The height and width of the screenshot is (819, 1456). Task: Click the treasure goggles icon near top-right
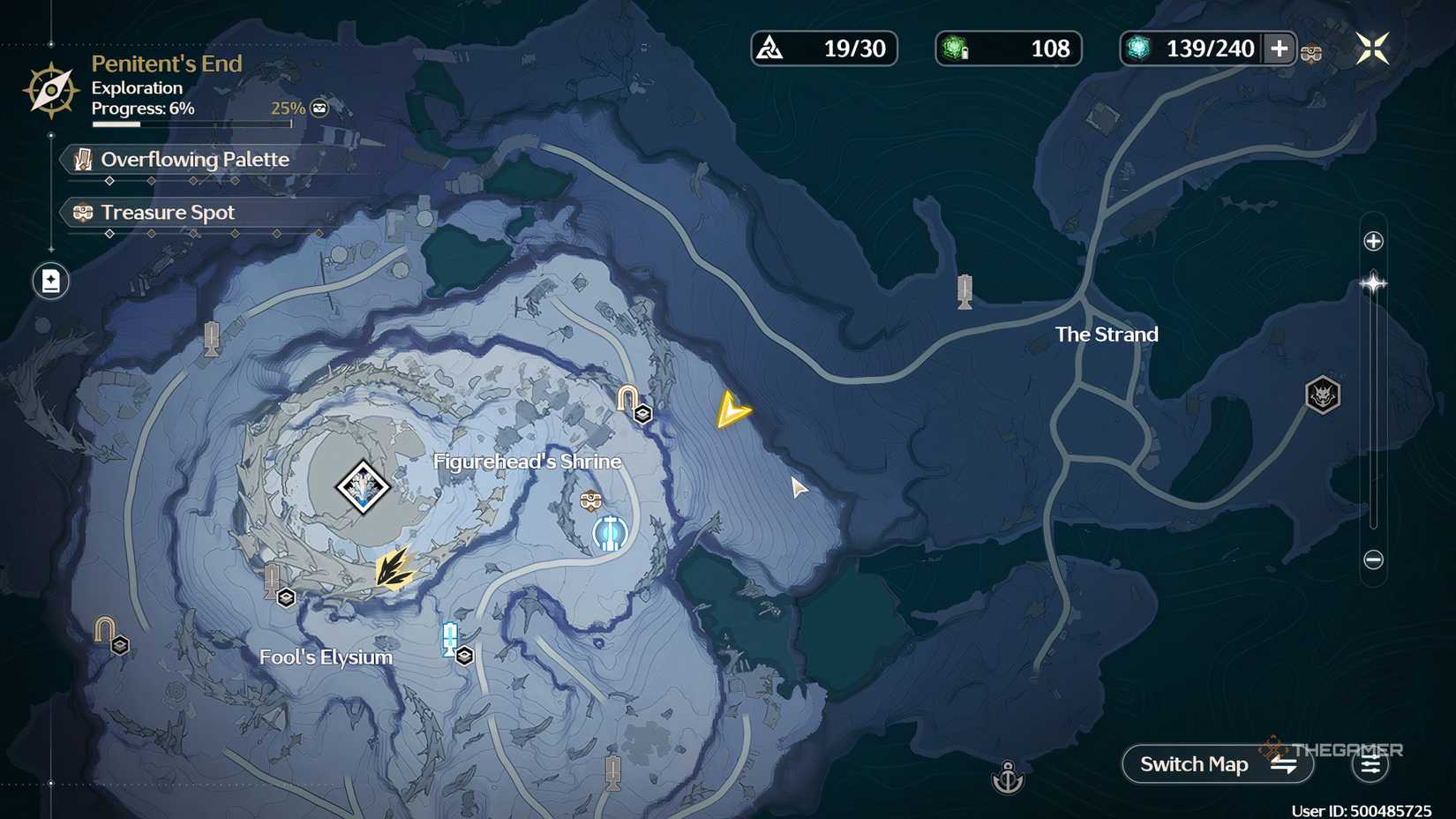click(x=1310, y=53)
